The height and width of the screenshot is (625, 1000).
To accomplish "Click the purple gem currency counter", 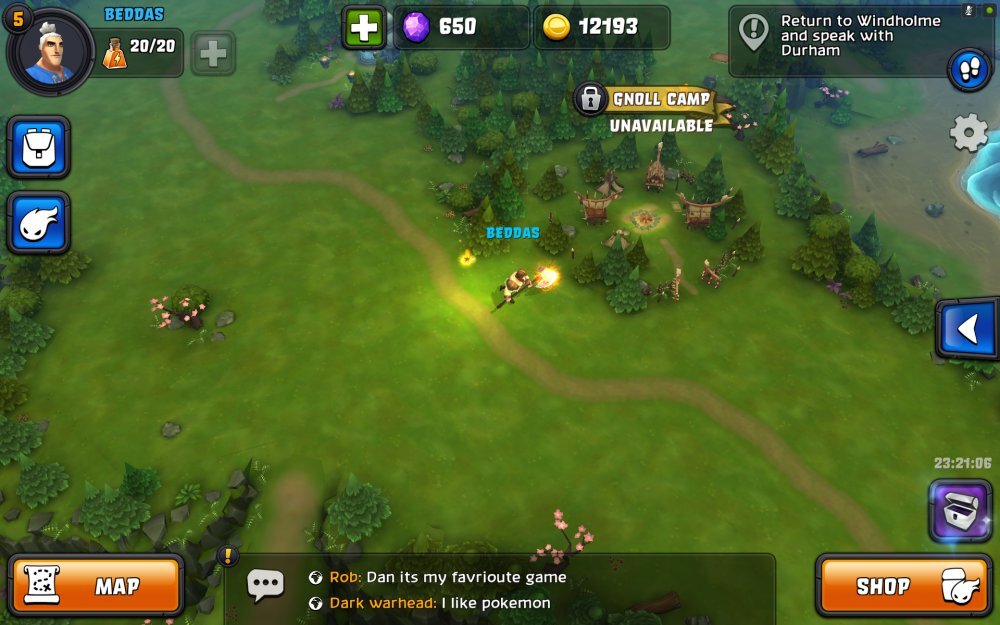I will (x=460, y=28).
